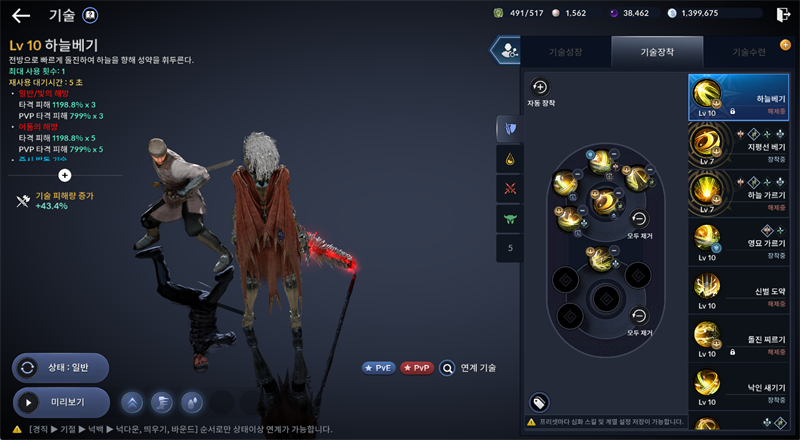Screen dimensions: 800x440
Task: Choose the crossed swords preset tab
Action: pyautogui.click(x=509, y=188)
